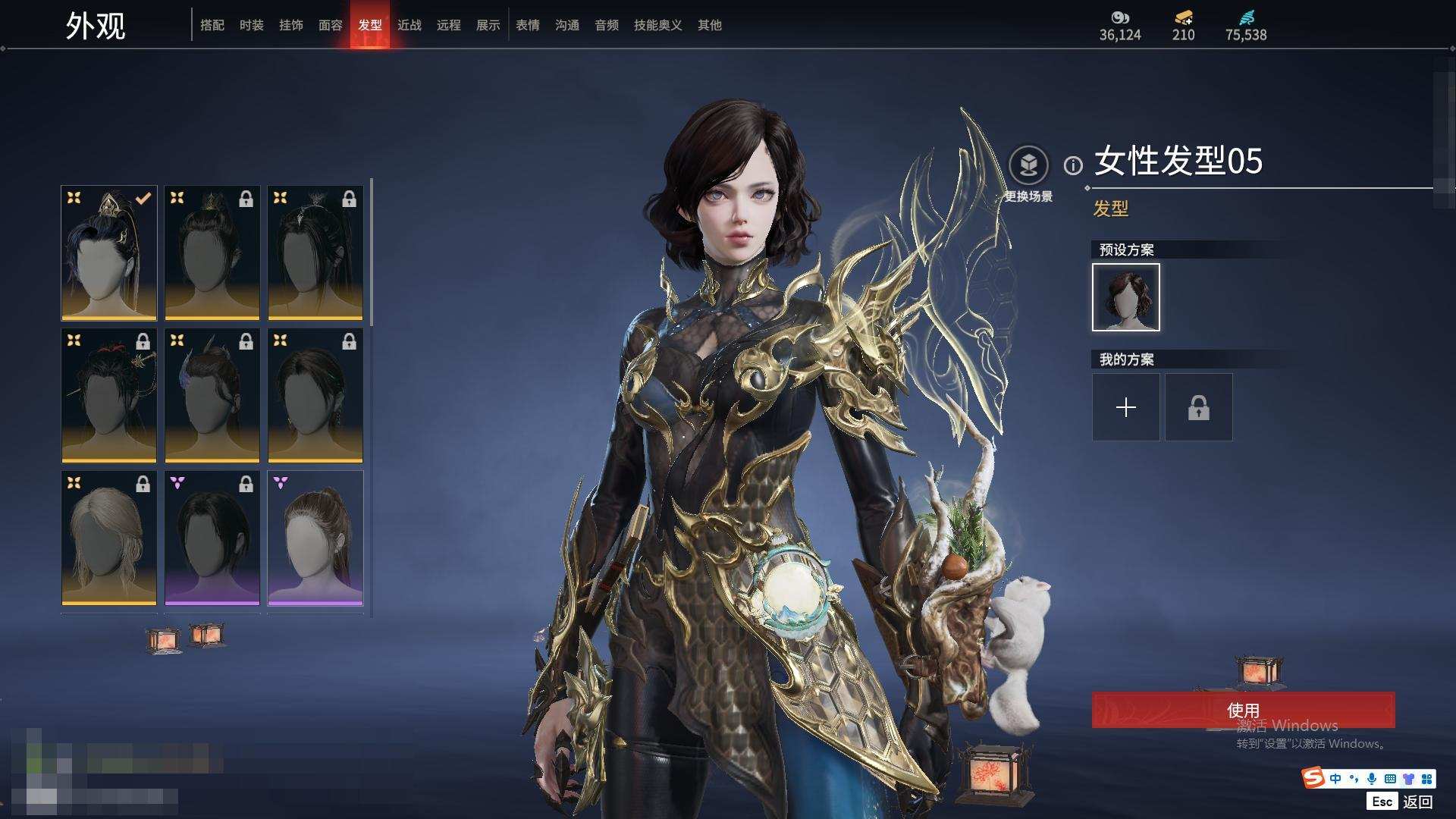Select the 挂饰 tab
This screenshot has width=1456, height=819.
(291, 25)
